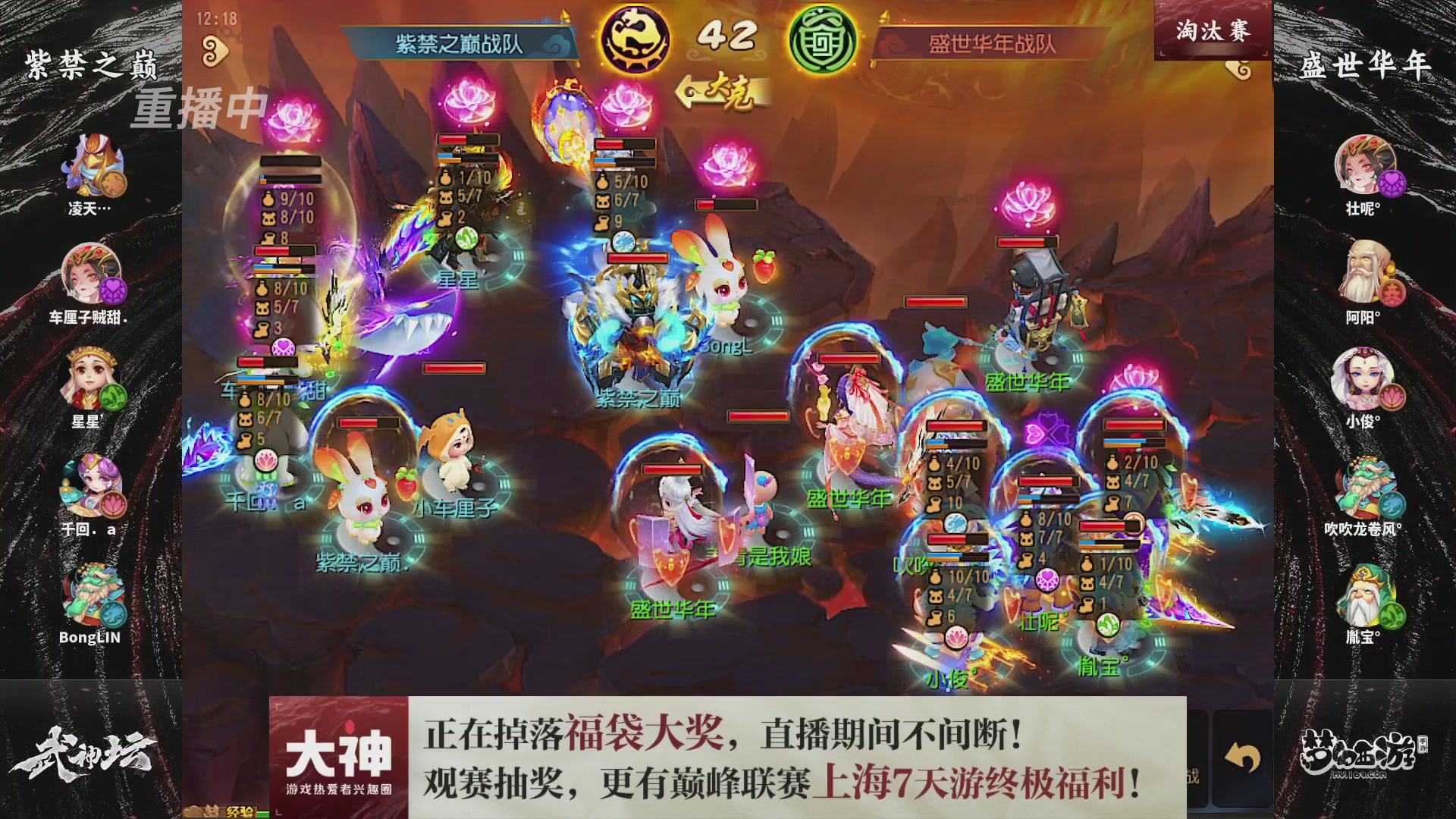Switch to the 淘汰赛 badge in the top right

1213,32
